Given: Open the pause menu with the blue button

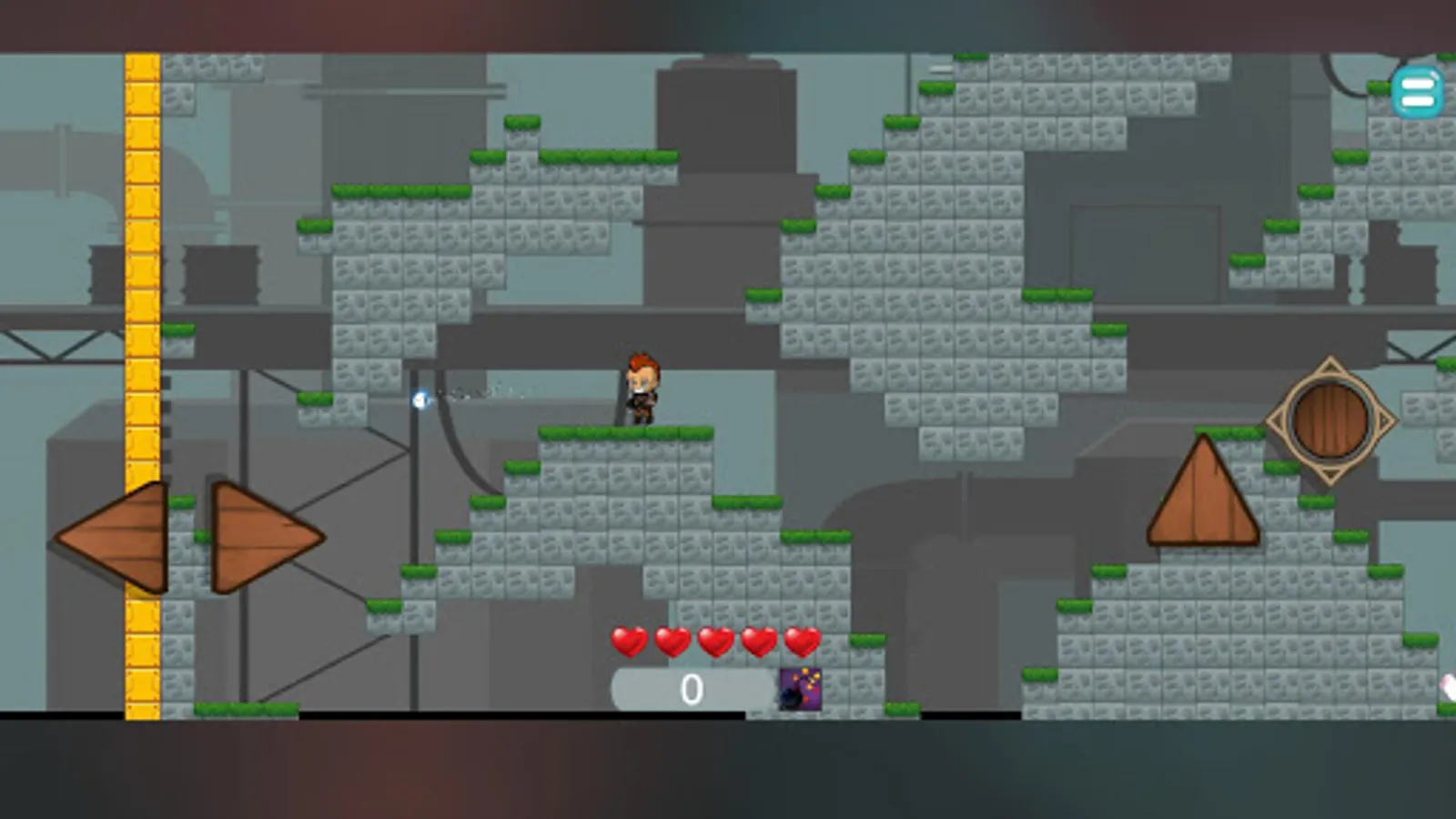Looking at the screenshot, I should click(x=1417, y=91).
